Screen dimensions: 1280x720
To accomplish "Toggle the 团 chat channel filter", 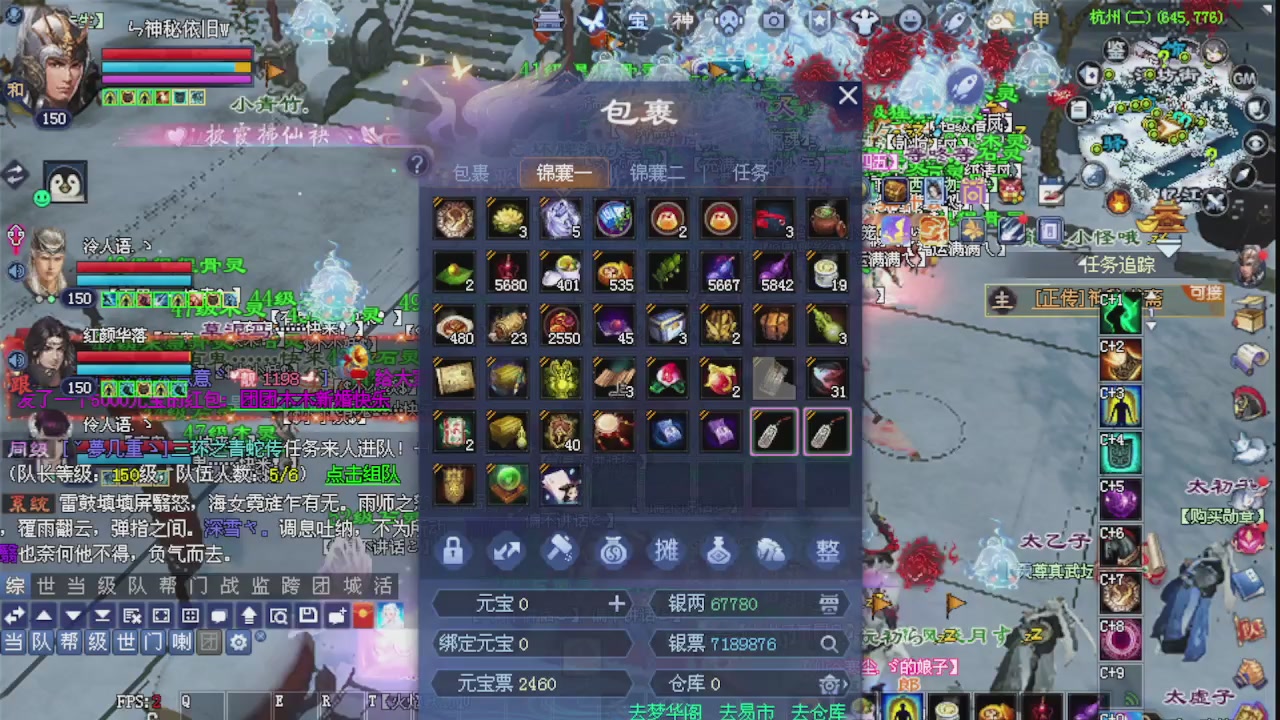I will pos(210,643).
